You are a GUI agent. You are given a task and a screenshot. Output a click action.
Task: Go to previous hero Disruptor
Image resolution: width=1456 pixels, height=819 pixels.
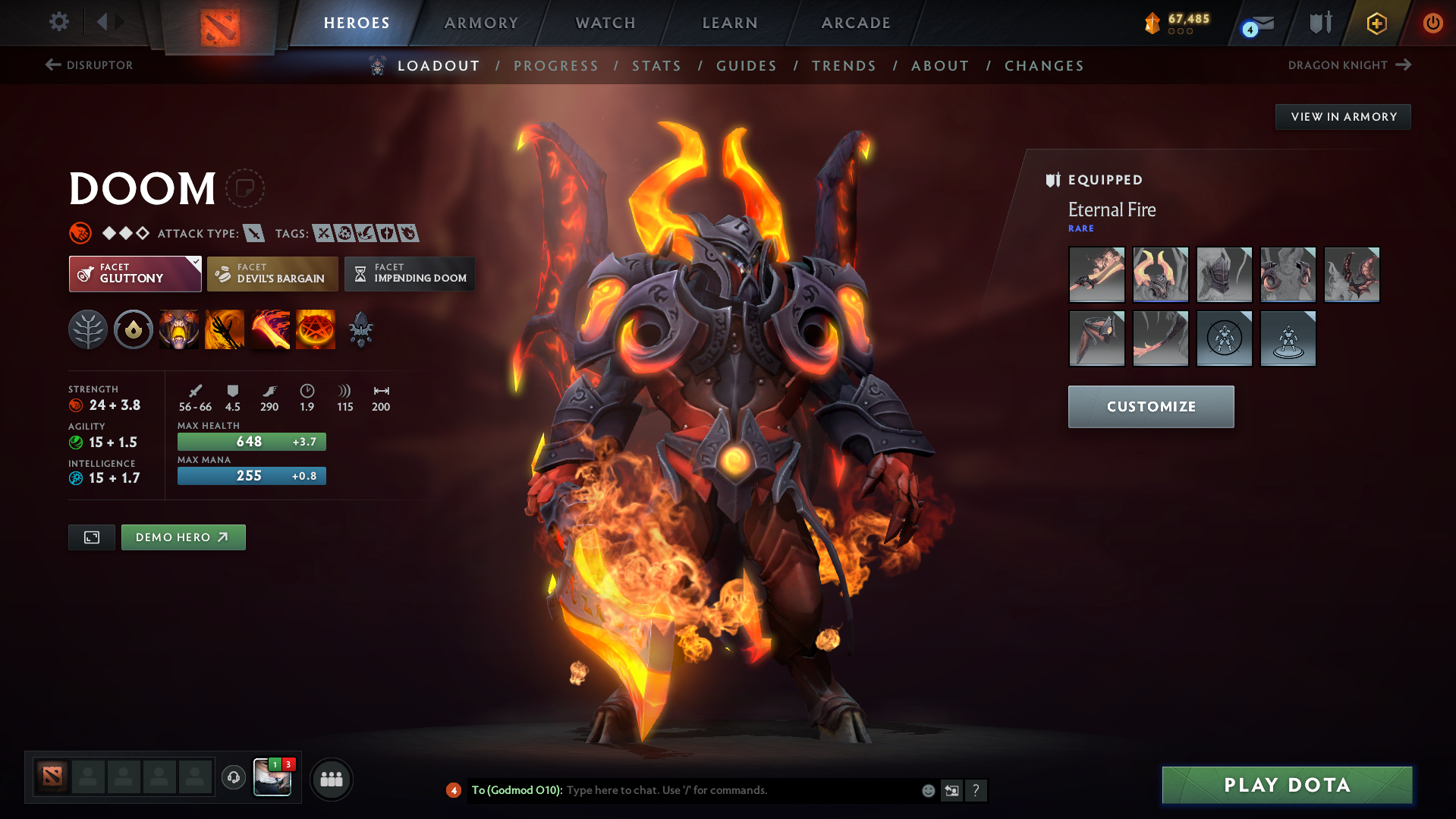(x=90, y=65)
